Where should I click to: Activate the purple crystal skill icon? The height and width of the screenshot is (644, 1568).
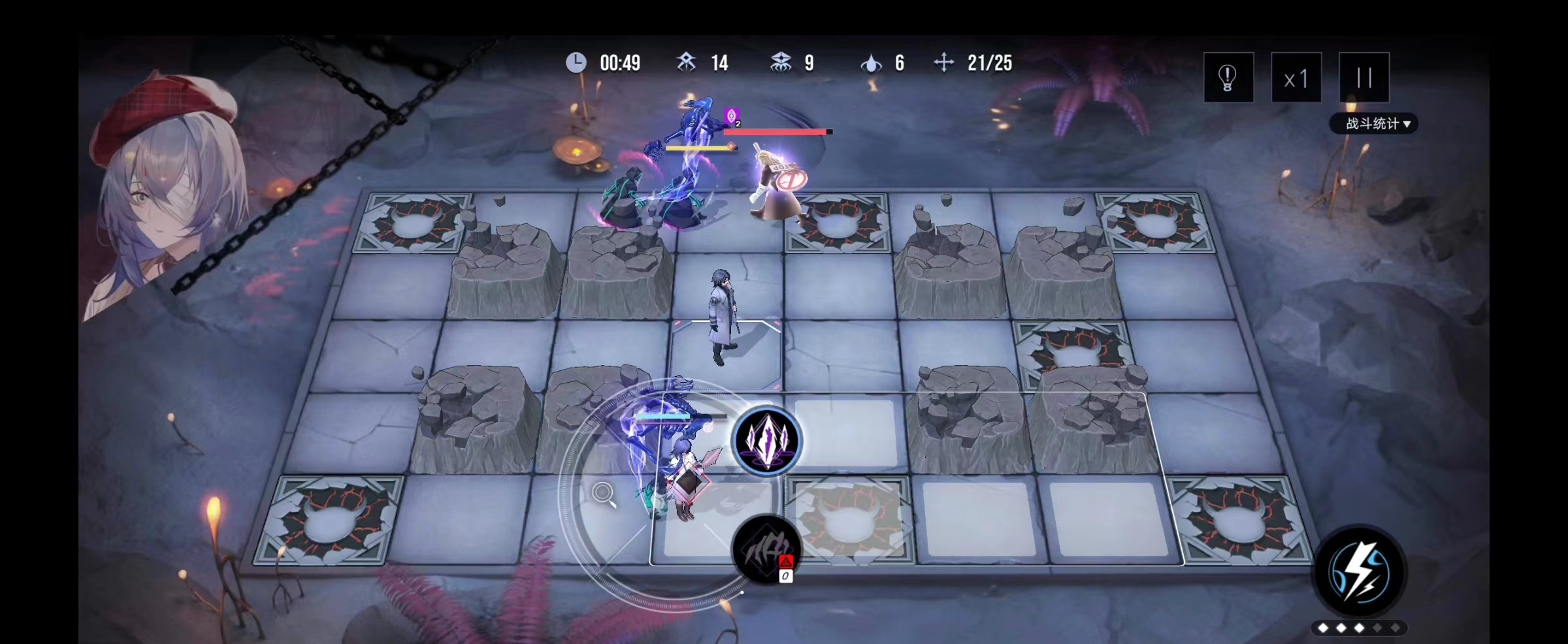click(767, 440)
